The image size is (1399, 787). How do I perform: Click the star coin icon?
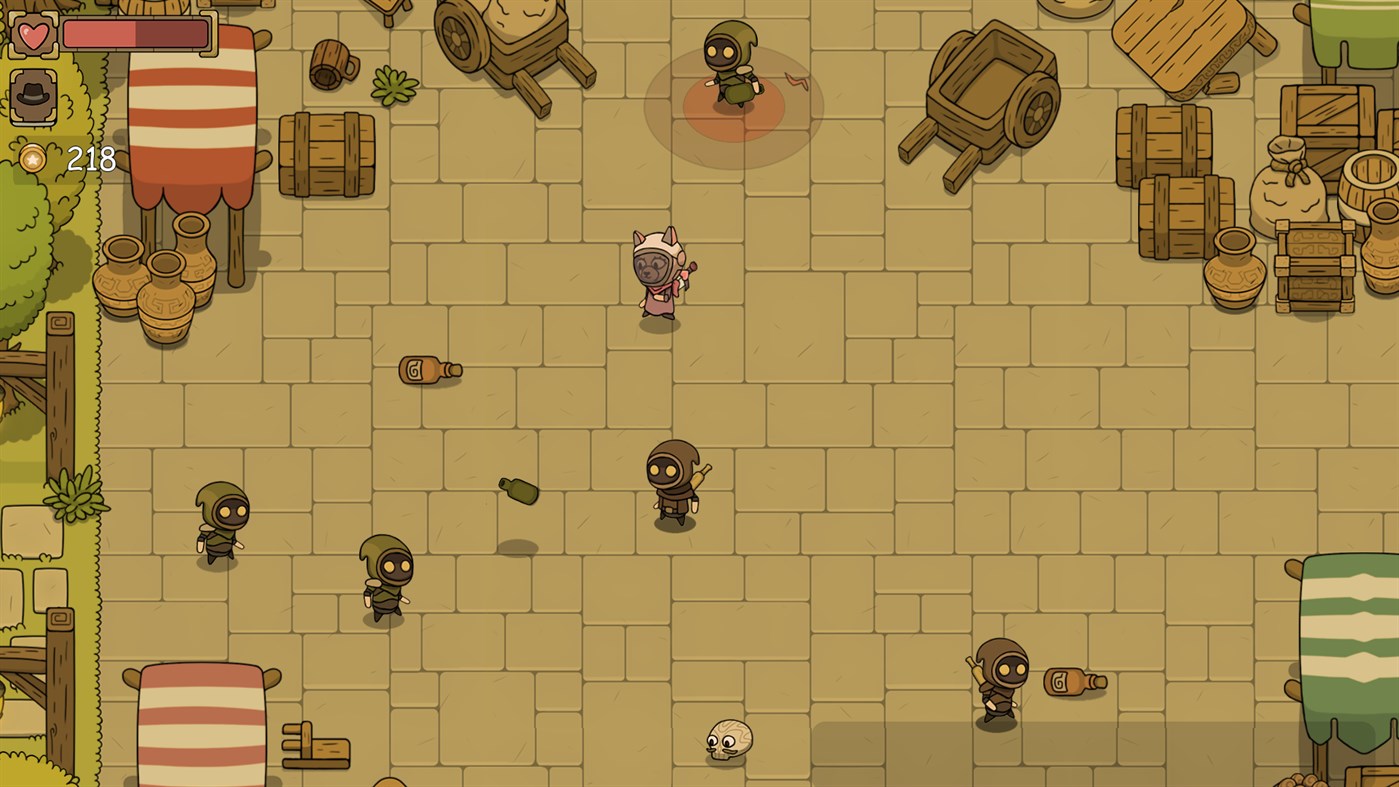[x=32, y=156]
